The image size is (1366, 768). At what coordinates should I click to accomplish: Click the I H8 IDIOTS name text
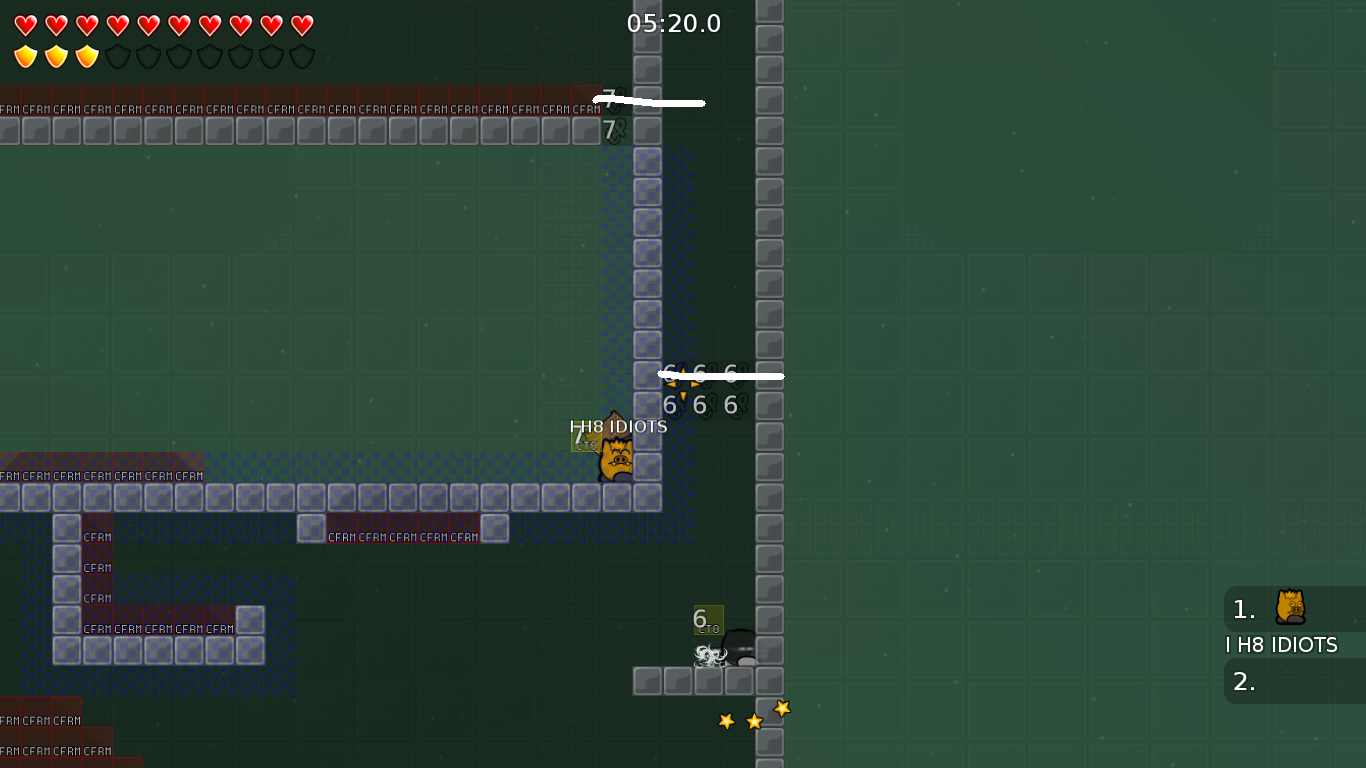[619, 425]
